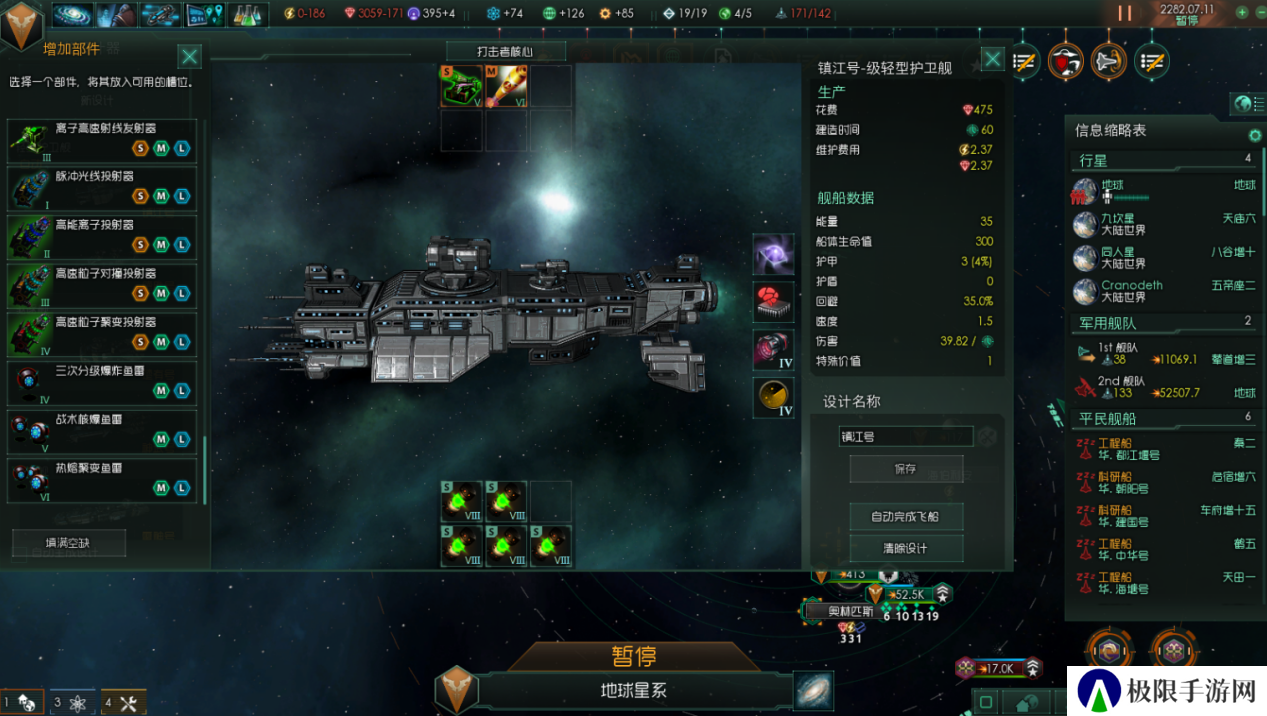
Task: Toggle the game pause button
Action: coord(1125,13)
